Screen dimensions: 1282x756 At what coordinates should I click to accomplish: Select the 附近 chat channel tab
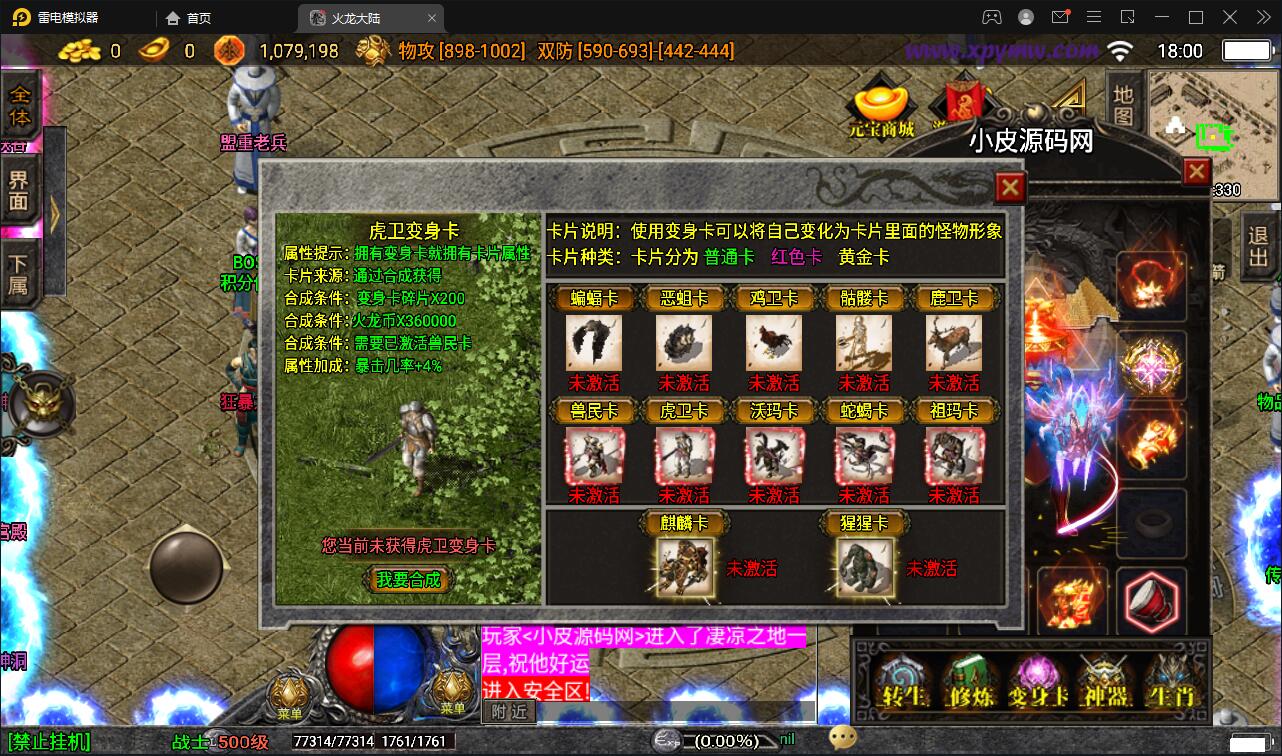pos(509,712)
